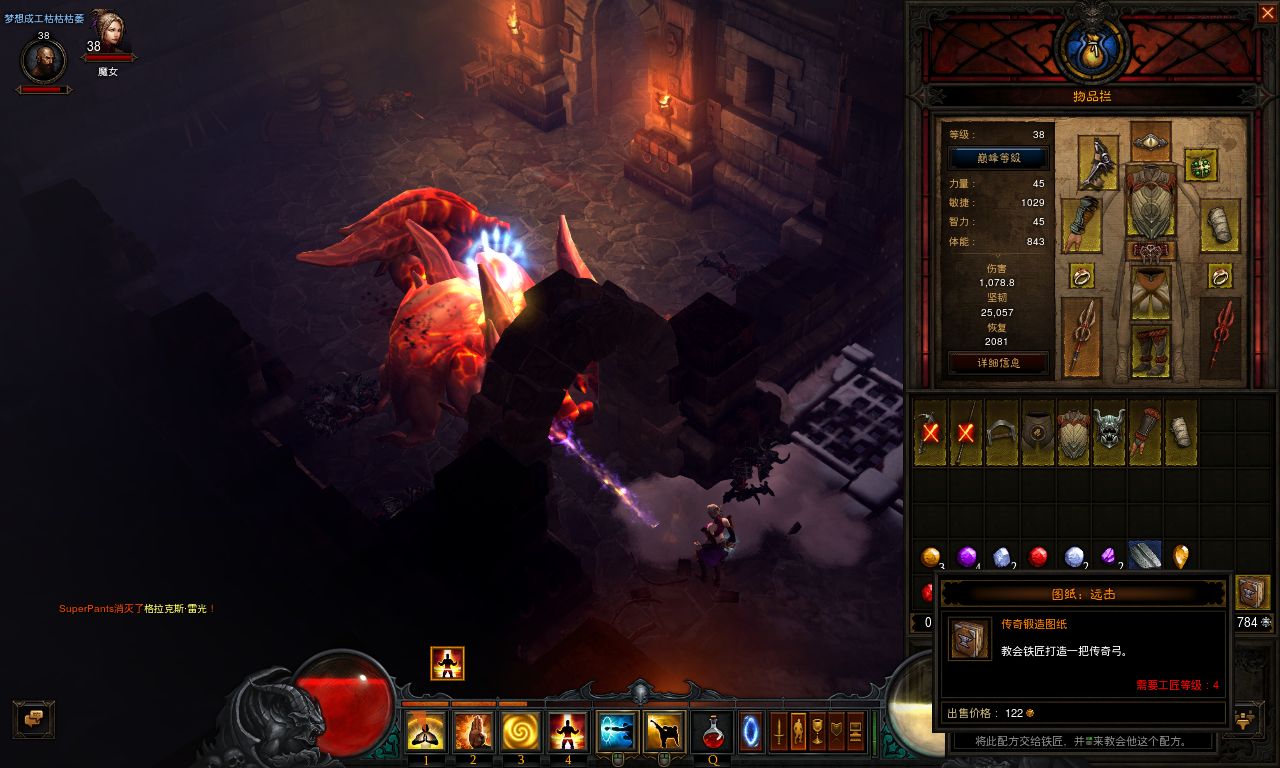
Task: Drink the red health potion
Action: 713,731
